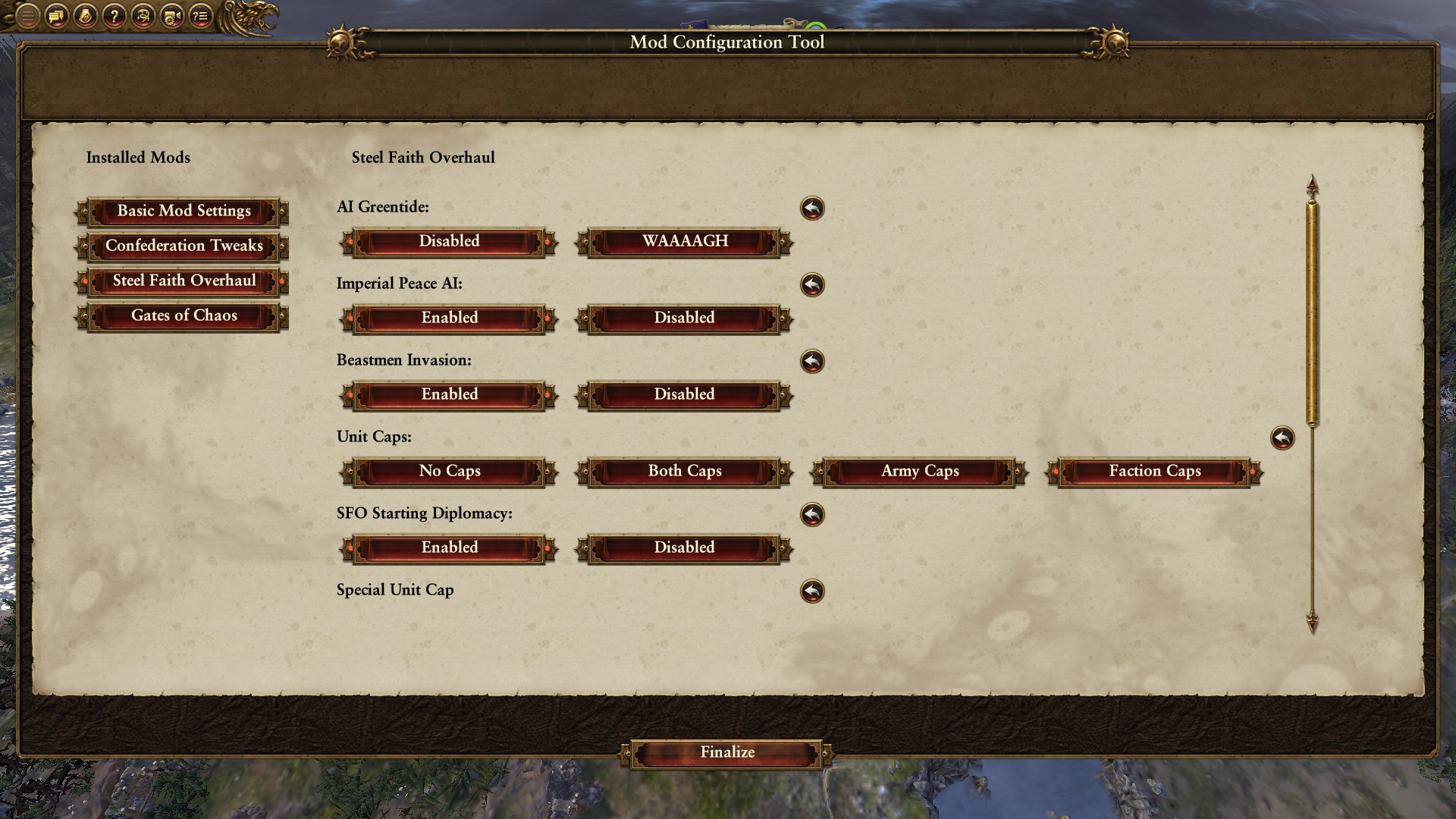This screenshot has height=819, width=1456.
Task: Open the help question mark icon
Action: coord(114,16)
